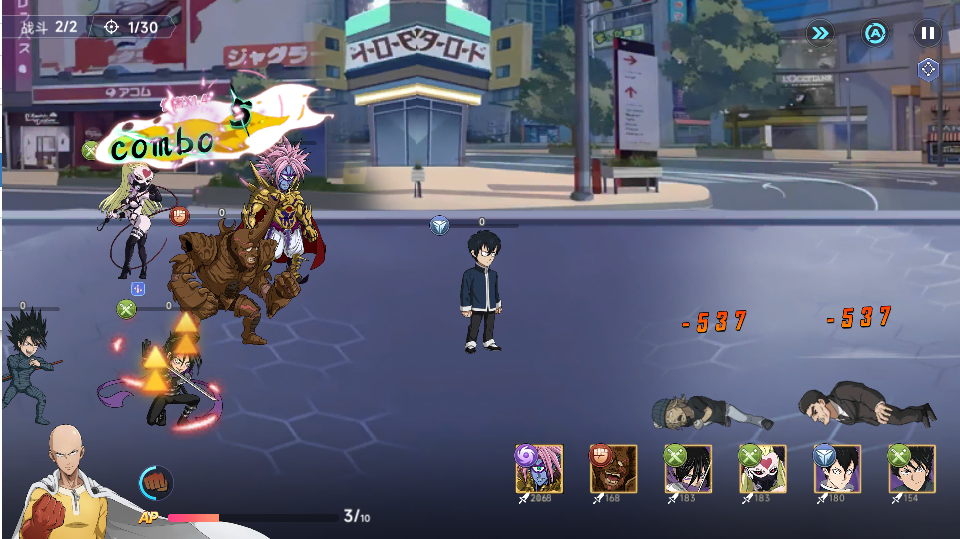Open the blue hexagon formation icon
Viewport: 960px width, 539px height.
[x=927, y=69]
